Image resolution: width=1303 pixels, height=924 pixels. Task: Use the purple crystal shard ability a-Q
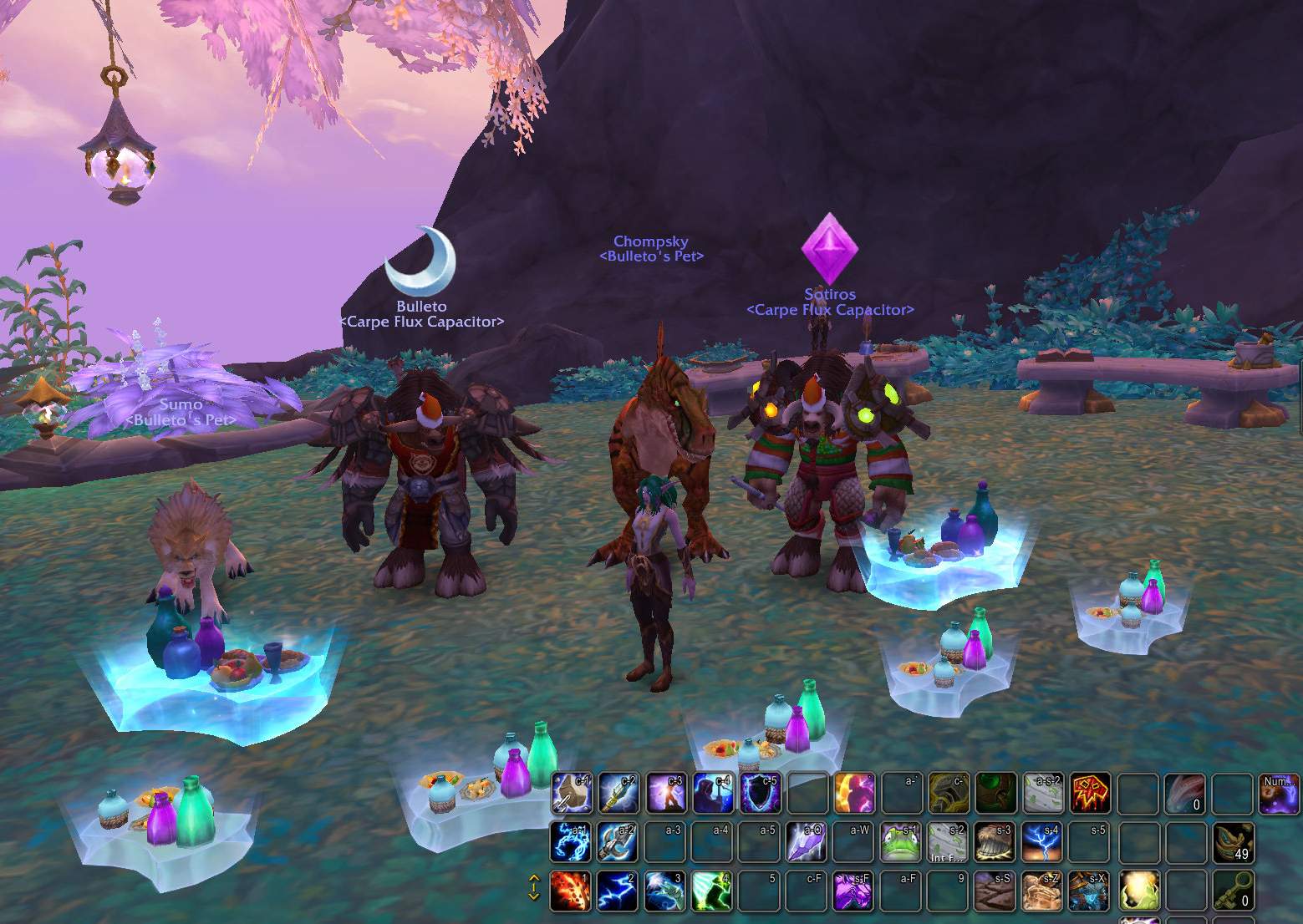tap(806, 841)
